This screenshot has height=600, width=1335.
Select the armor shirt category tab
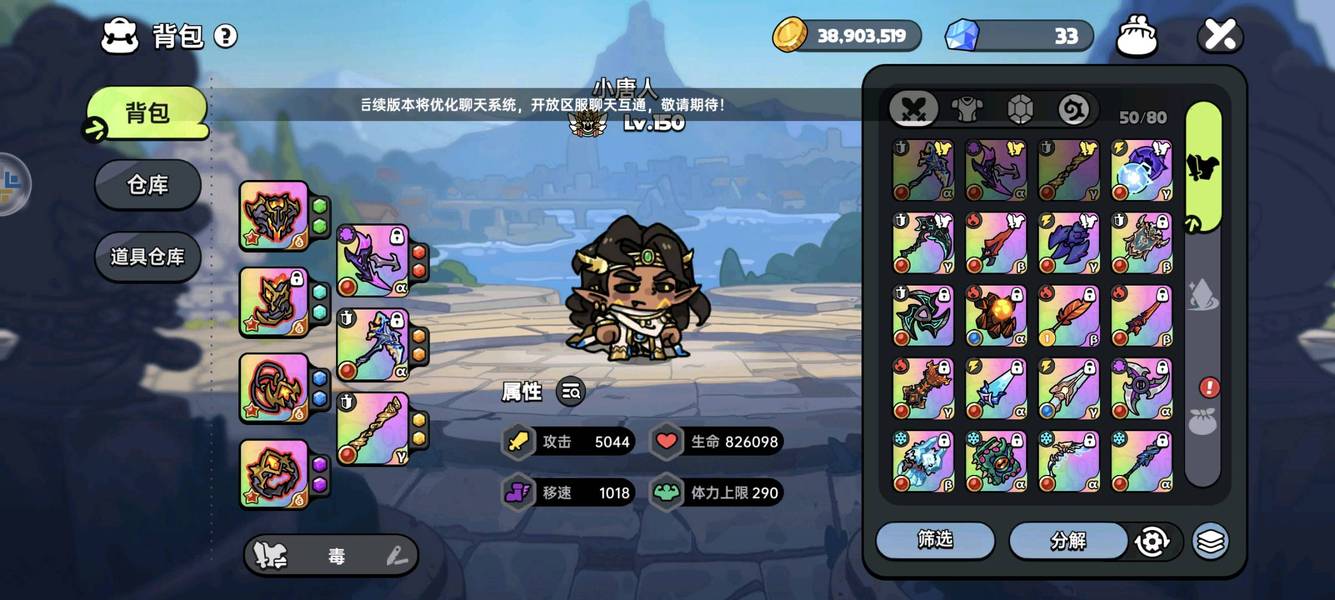pyautogui.click(x=967, y=109)
